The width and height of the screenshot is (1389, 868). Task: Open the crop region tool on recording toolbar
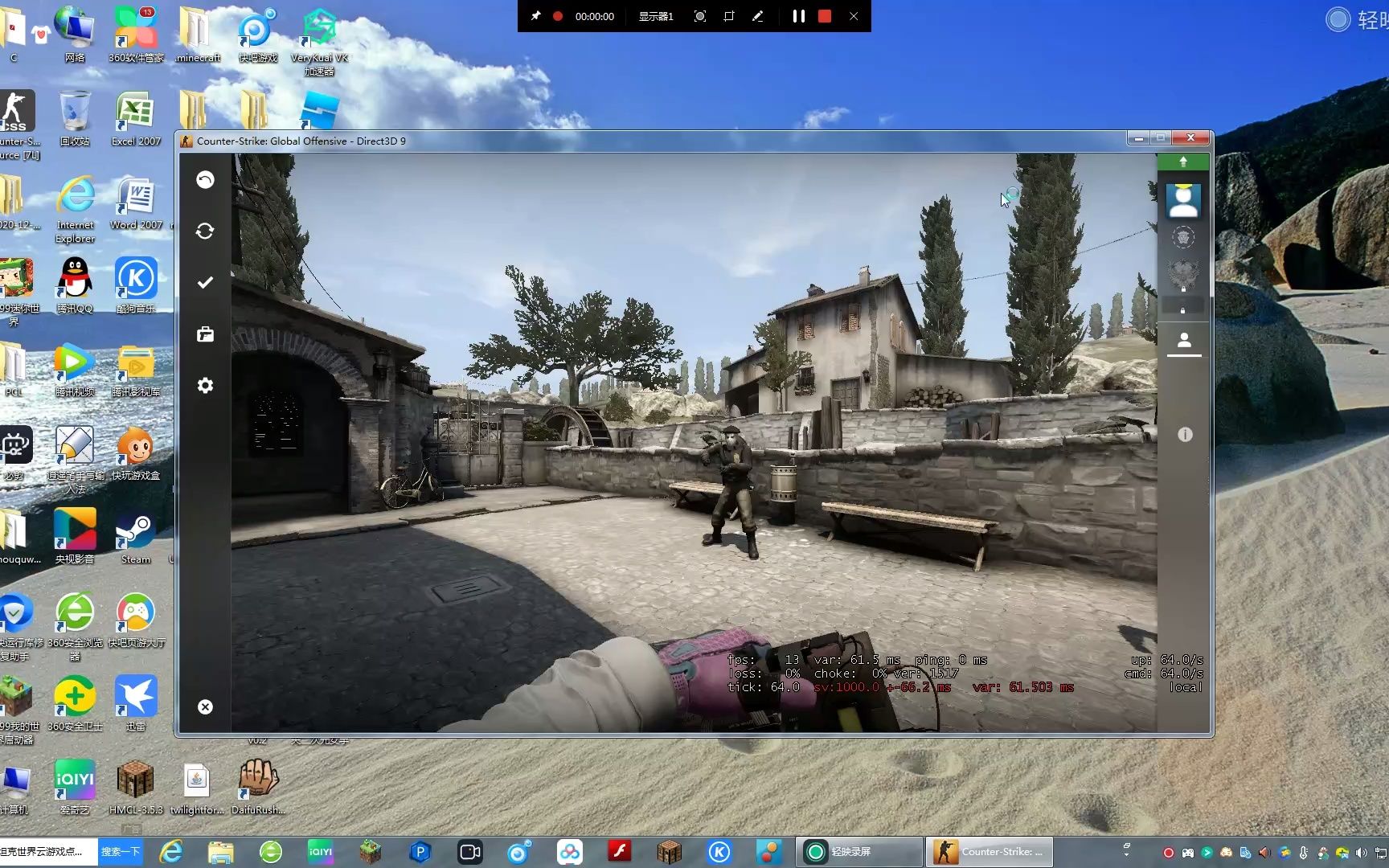tap(729, 16)
